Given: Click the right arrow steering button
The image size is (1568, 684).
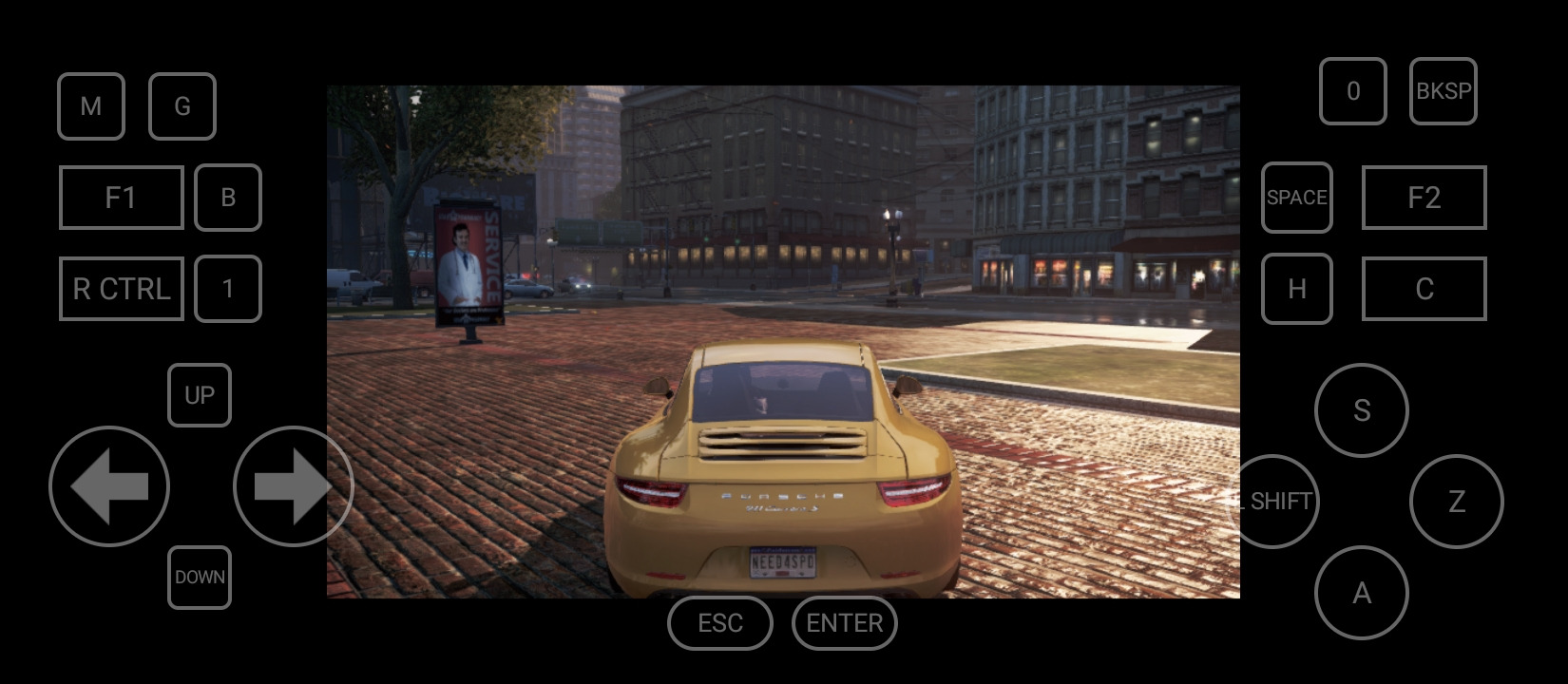Looking at the screenshot, I should (x=293, y=486).
